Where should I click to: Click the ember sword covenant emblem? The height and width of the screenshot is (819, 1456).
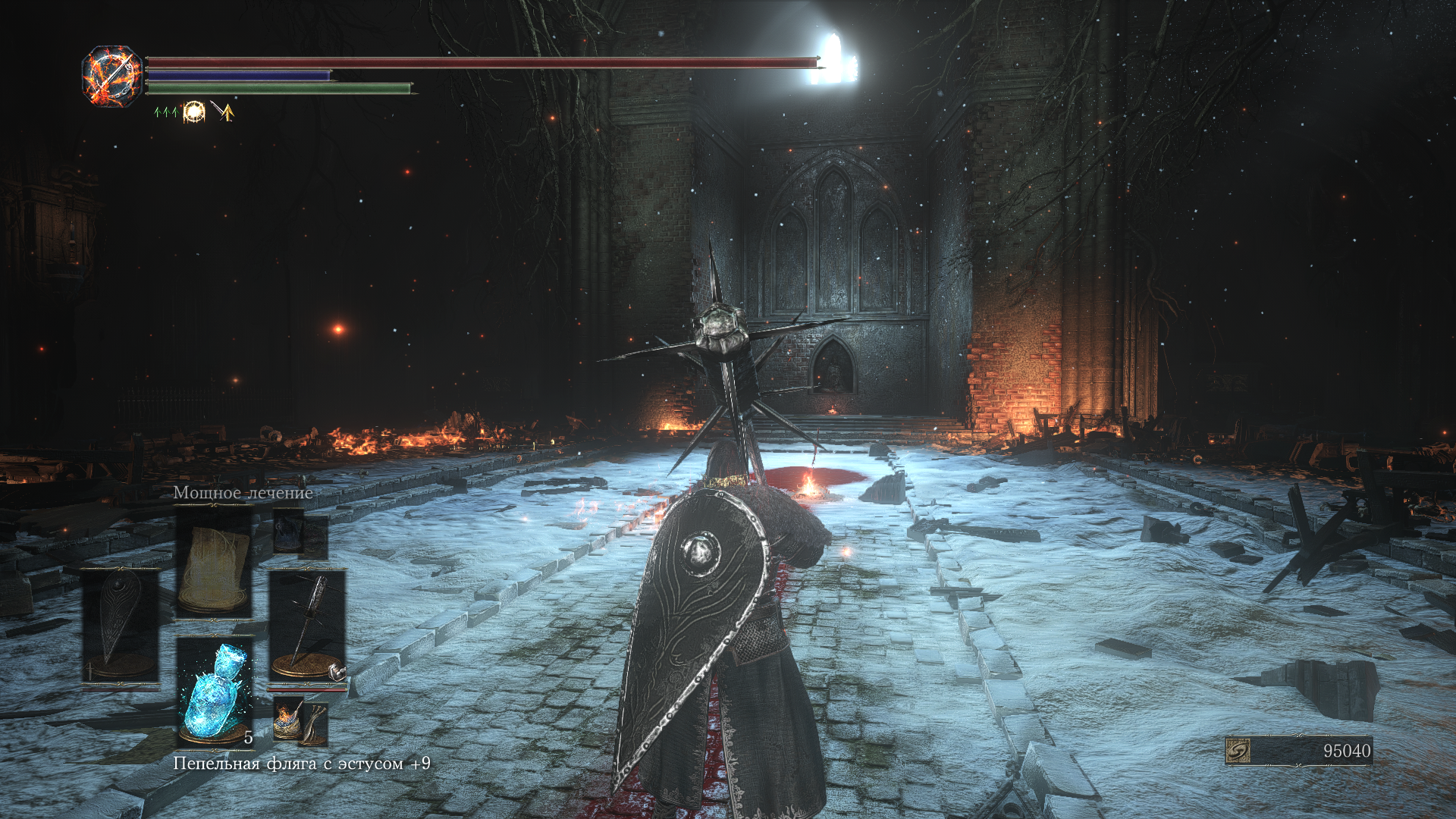click(112, 76)
